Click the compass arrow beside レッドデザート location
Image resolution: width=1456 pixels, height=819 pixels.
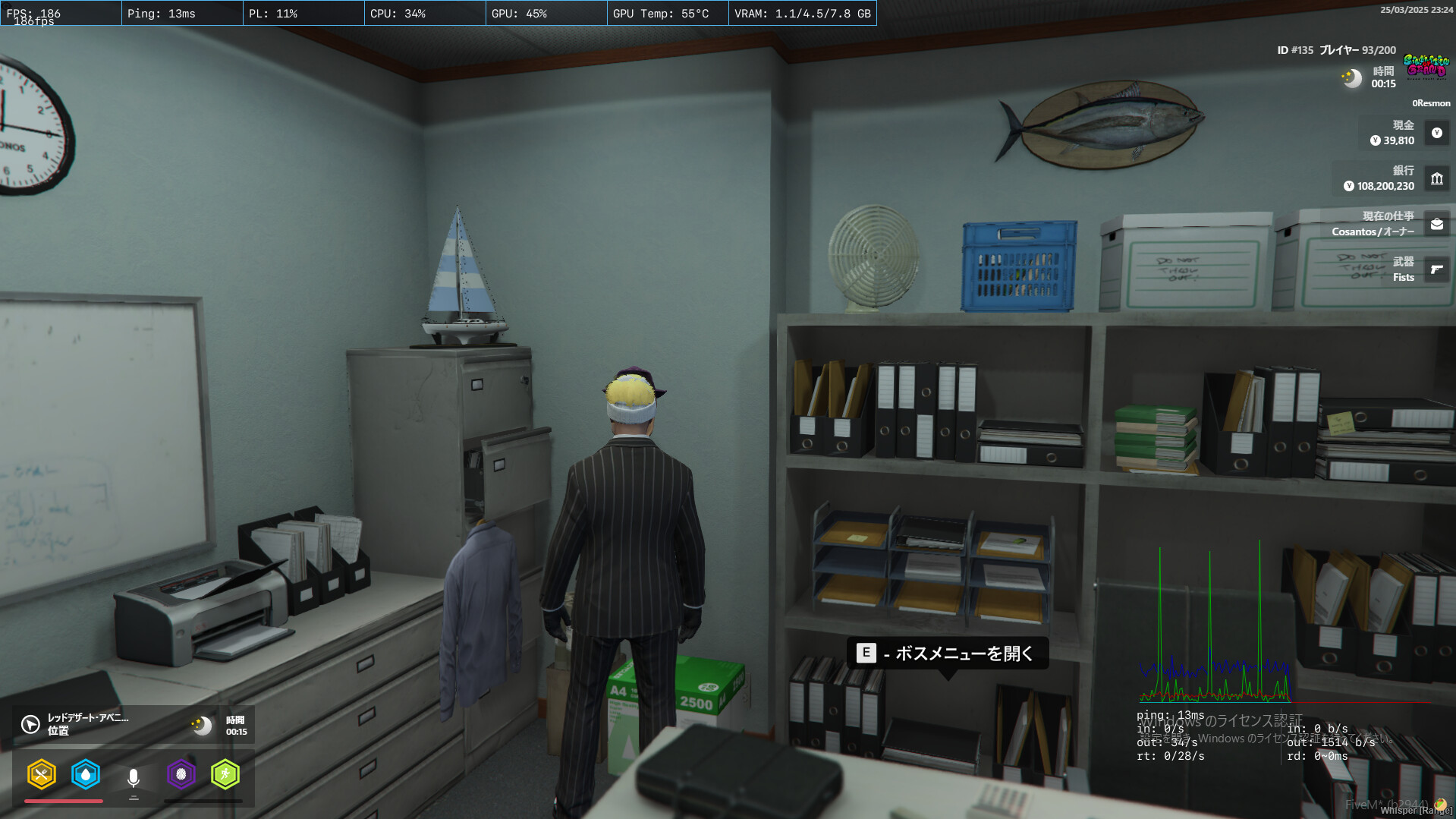tap(29, 725)
